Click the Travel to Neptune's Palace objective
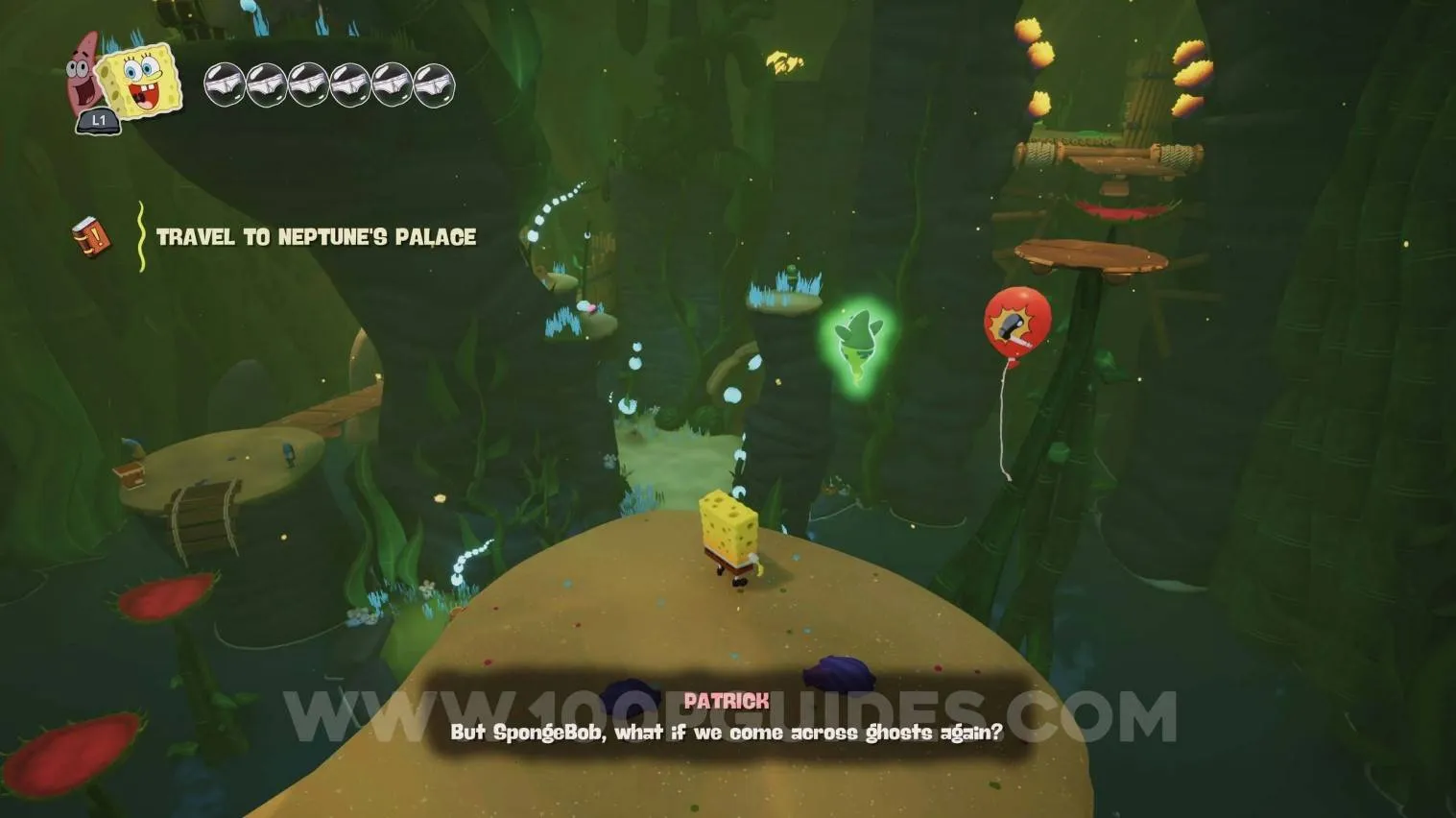 [x=316, y=237]
